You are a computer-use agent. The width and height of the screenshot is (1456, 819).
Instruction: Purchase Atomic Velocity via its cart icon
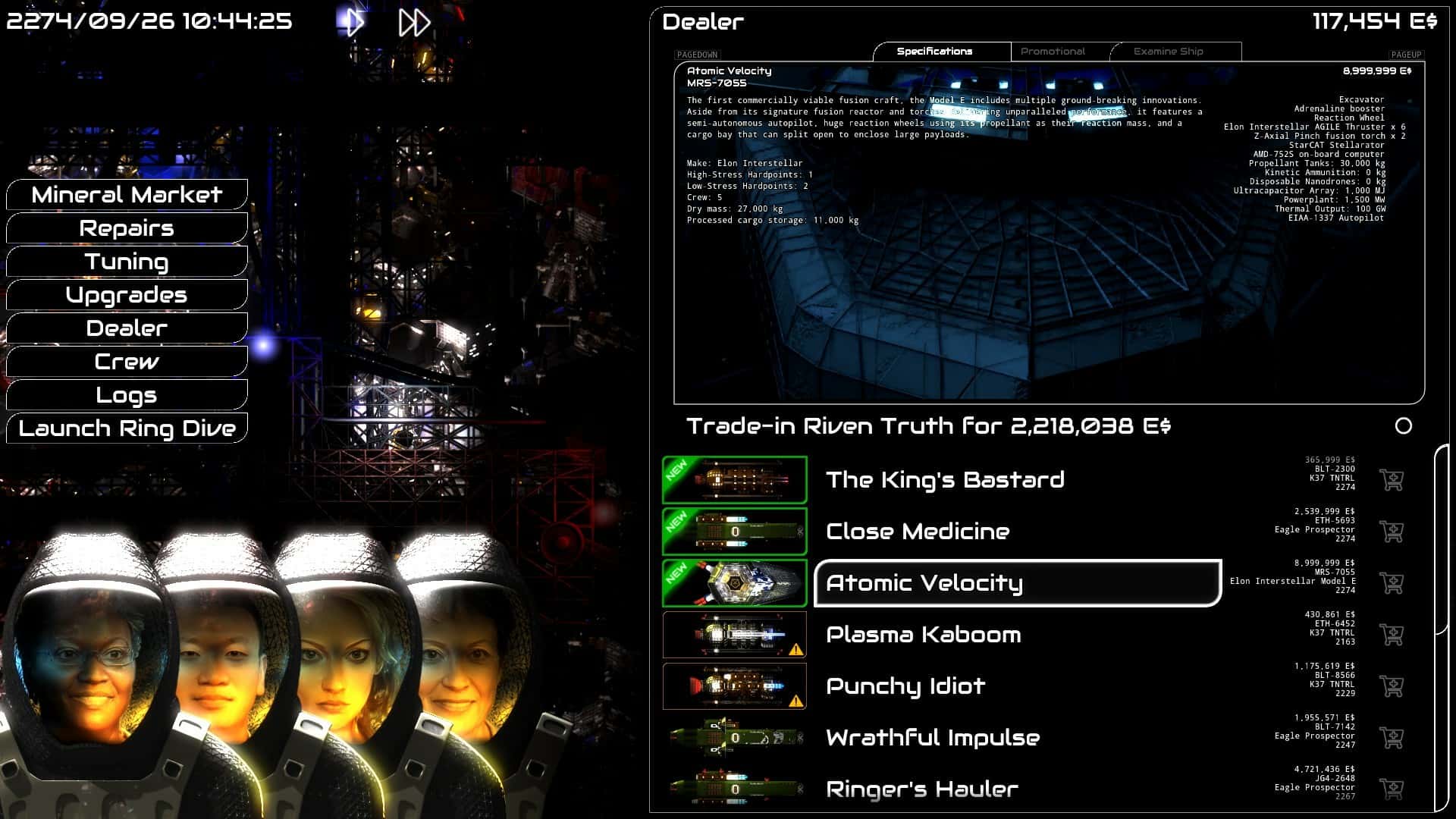point(1392,582)
